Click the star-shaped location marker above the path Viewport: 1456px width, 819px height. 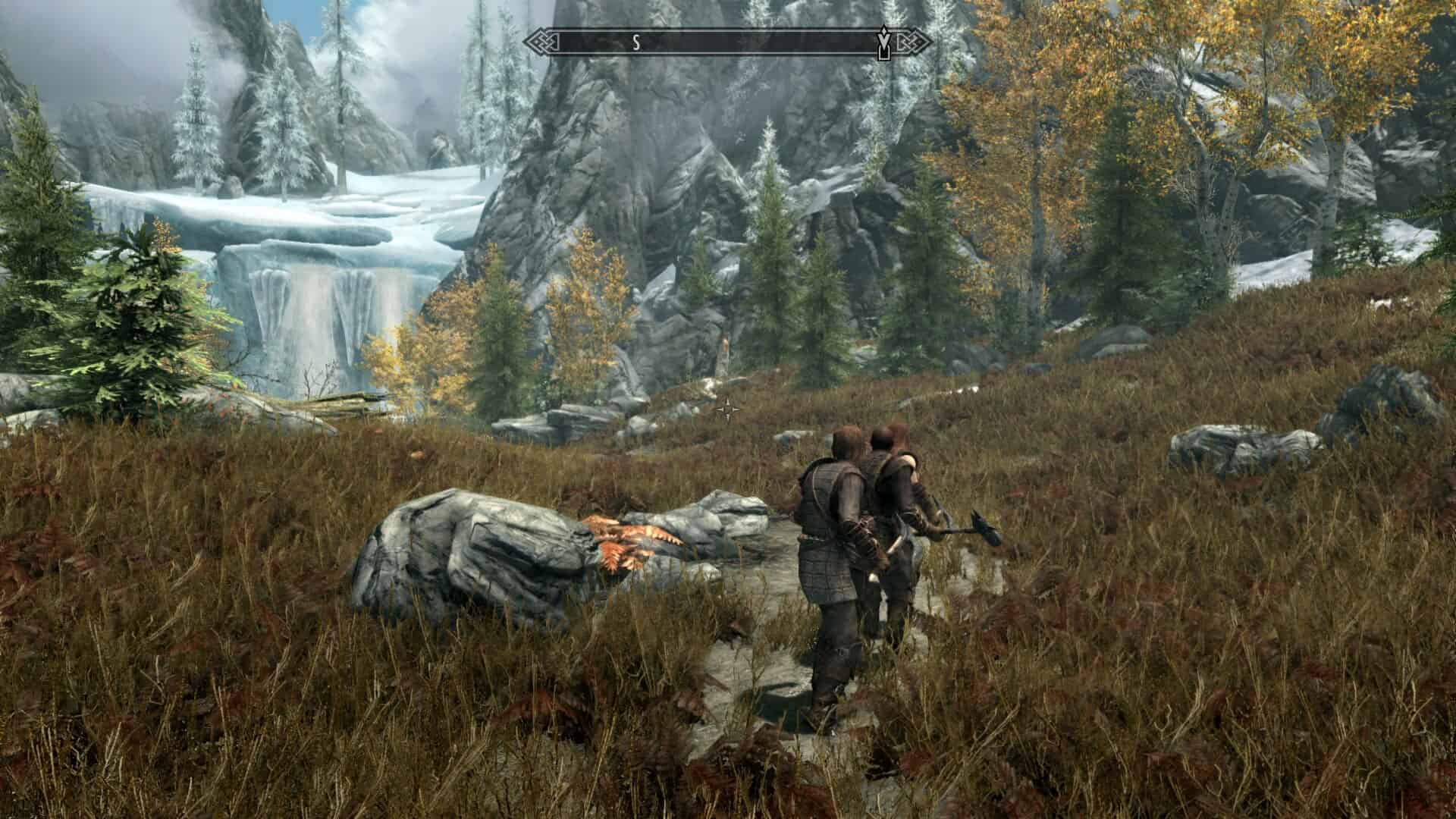pos(730,409)
